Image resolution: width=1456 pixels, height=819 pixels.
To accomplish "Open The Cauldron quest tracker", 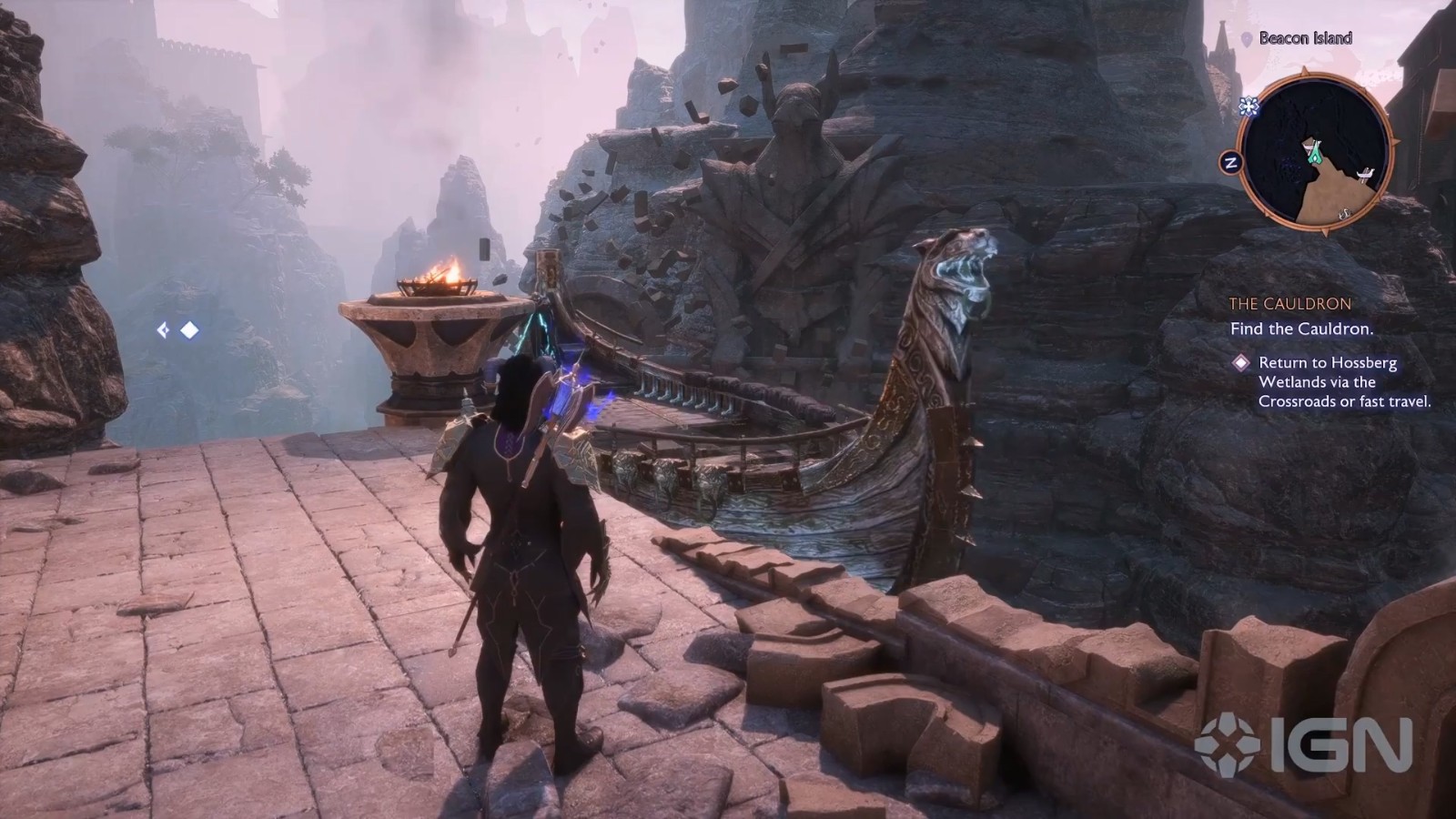I will click(1290, 304).
